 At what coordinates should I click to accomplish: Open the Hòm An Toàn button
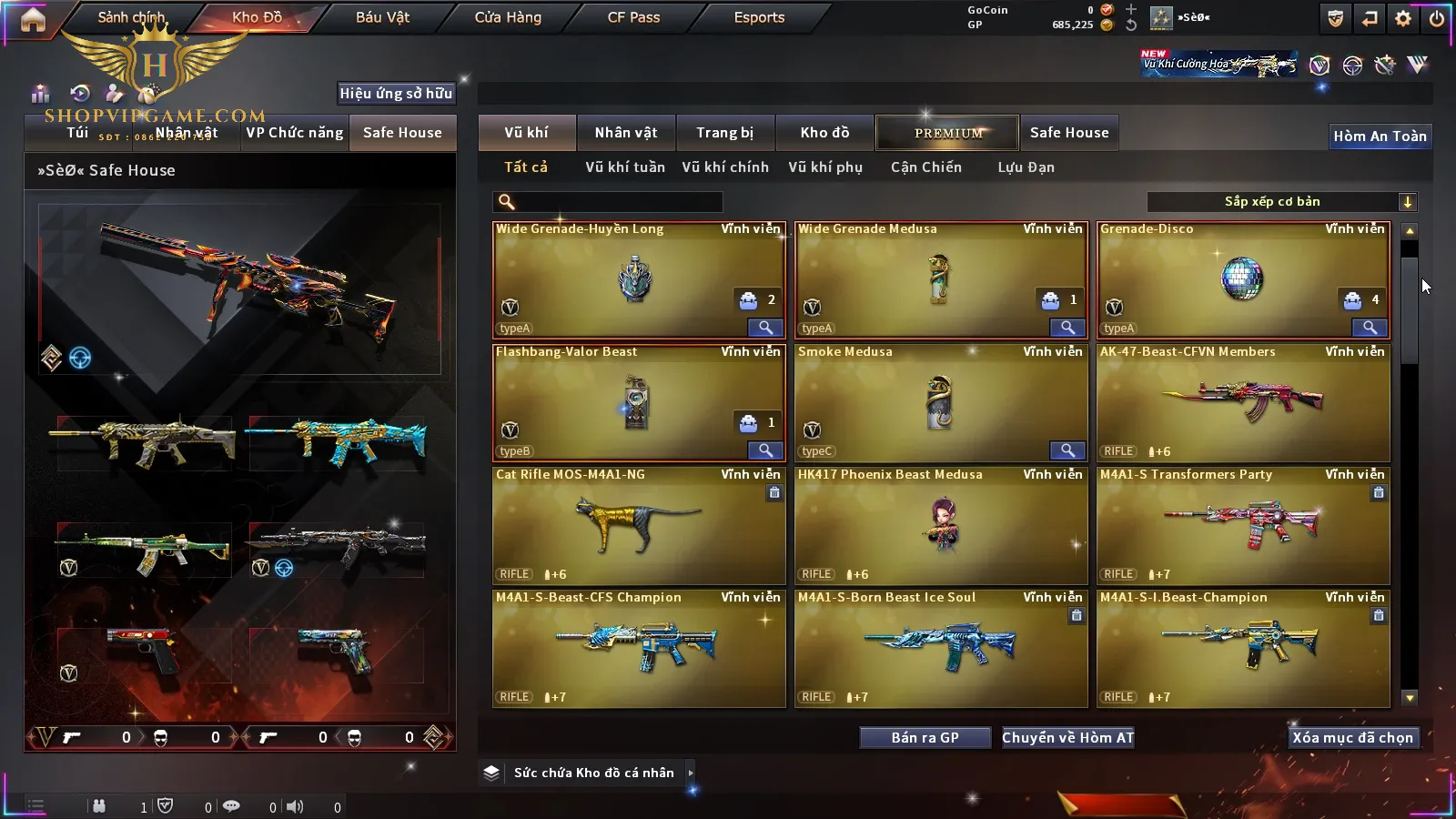click(x=1380, y=136)
